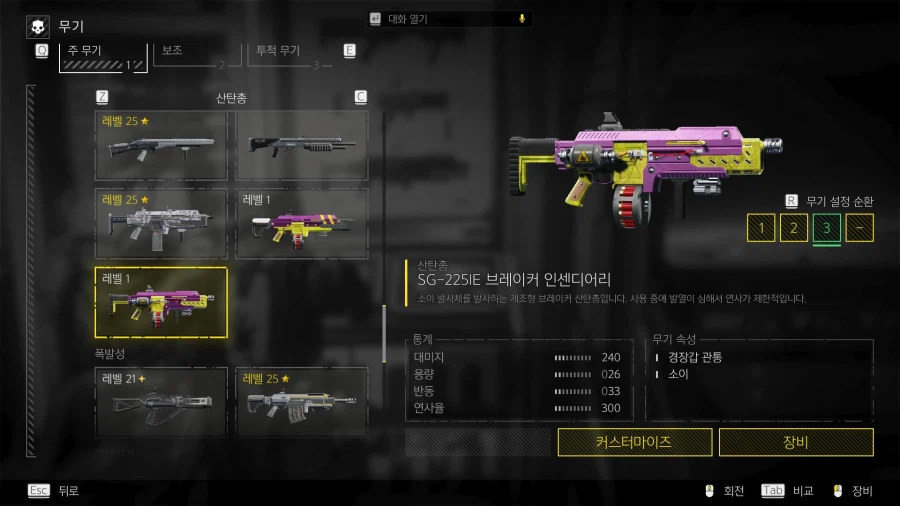900x506 pixels.
Task: Select the black shotgun without a level label
Action: (x=301, y=145)
